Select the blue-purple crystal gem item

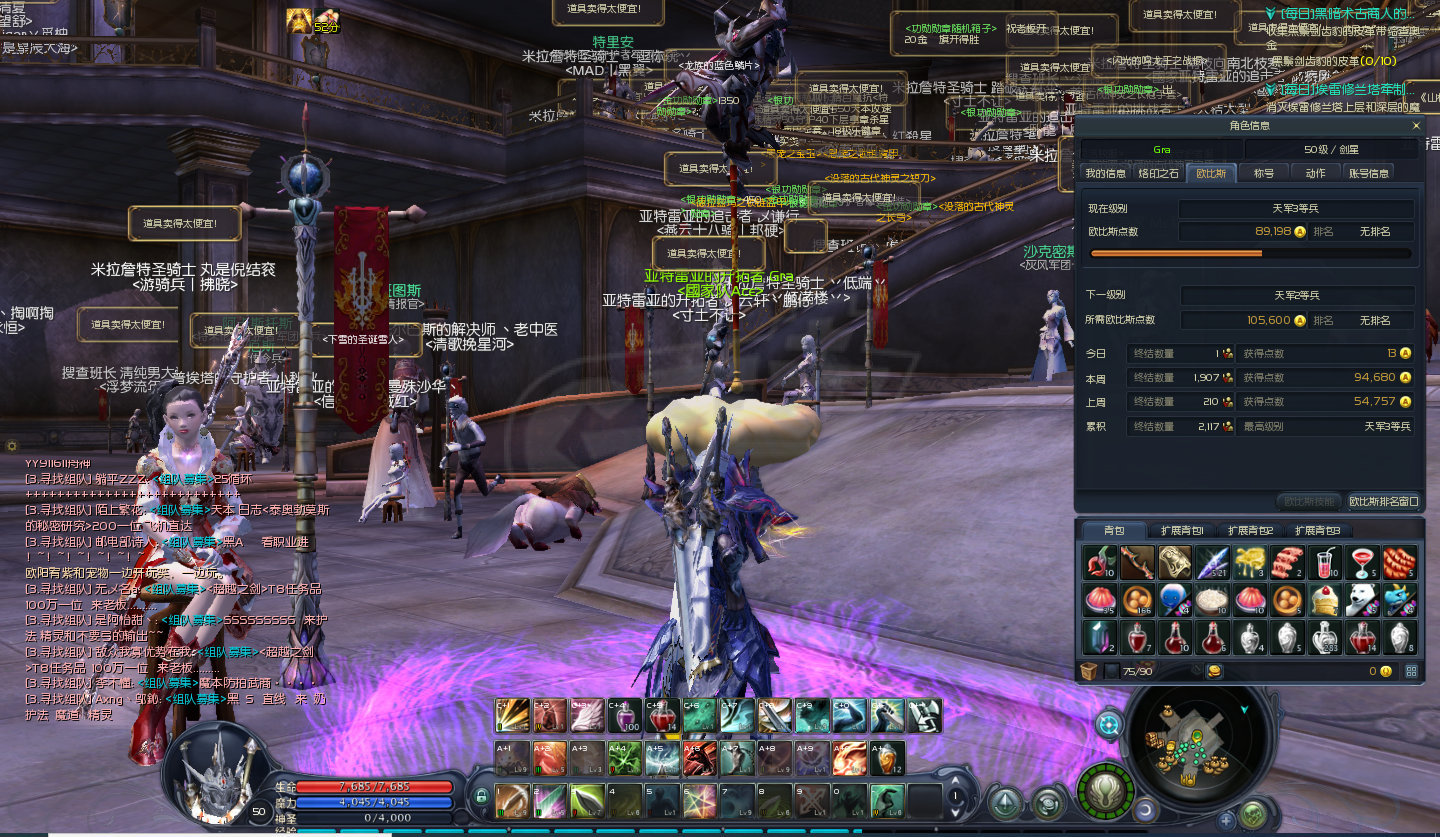tap(1099, 636)
